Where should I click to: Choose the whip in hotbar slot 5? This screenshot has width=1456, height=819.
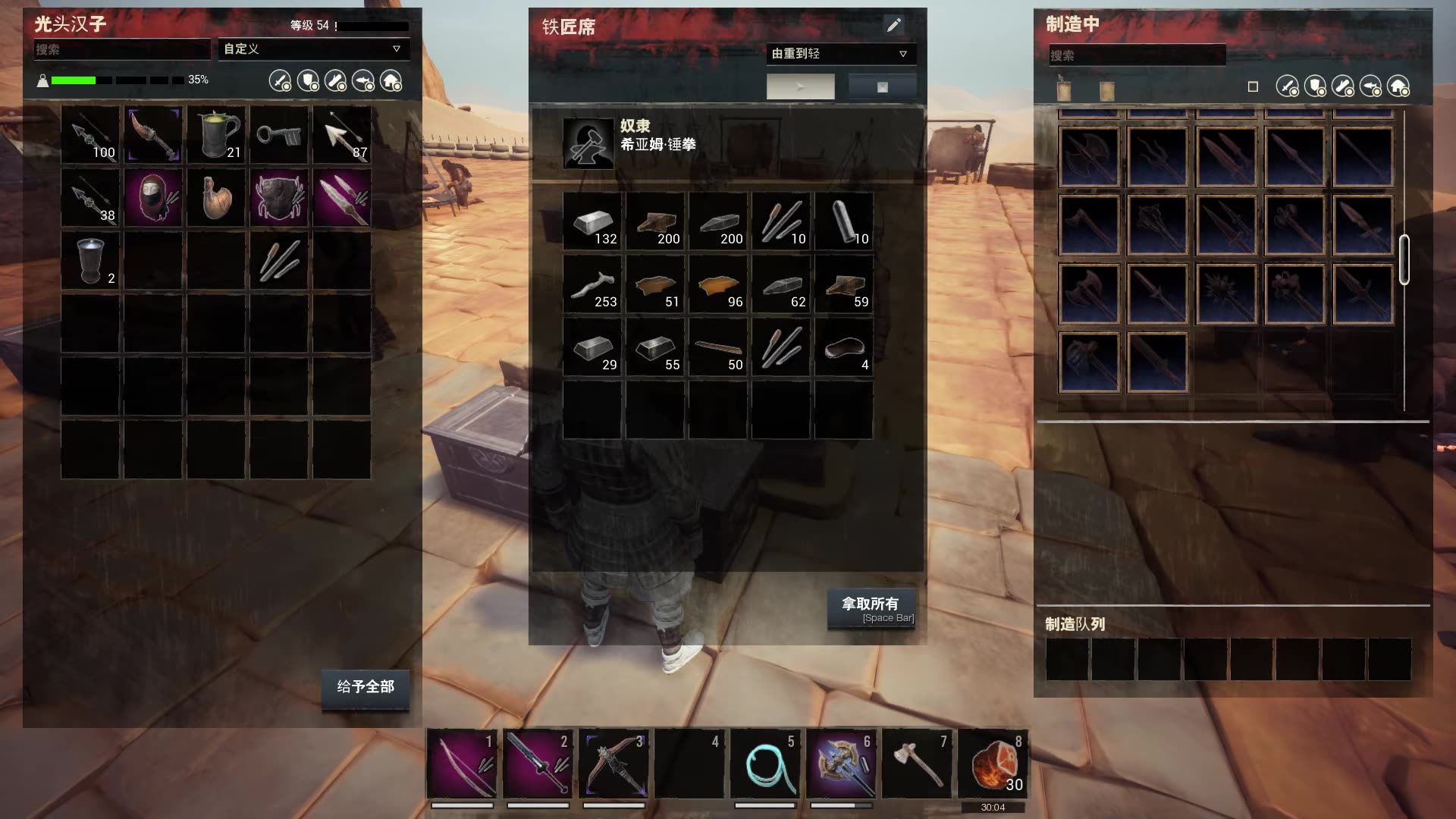(766, 764)
